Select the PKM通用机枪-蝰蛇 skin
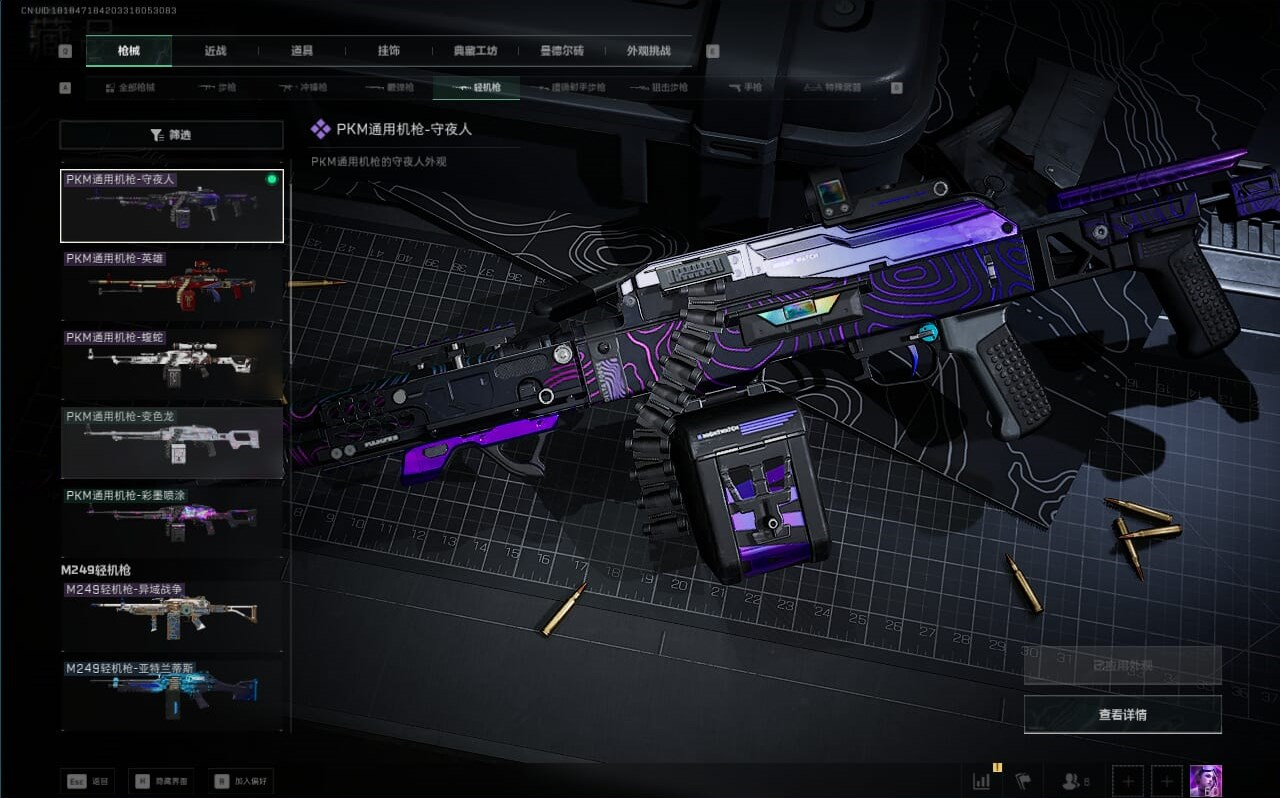This screenshot has width=1280, height=798. click(172, 362)
